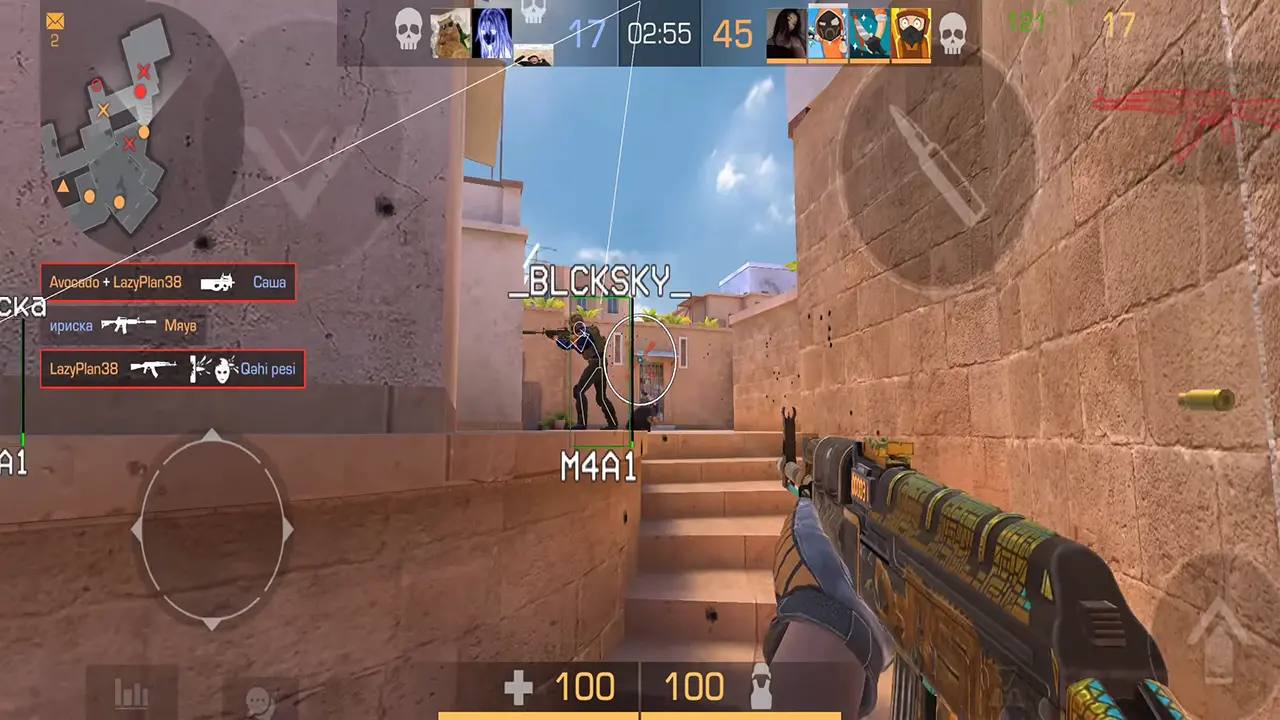Select the orange hooded masked player avatar
This screenshot has width=1280, height=720.
click(x=827, y=35)
